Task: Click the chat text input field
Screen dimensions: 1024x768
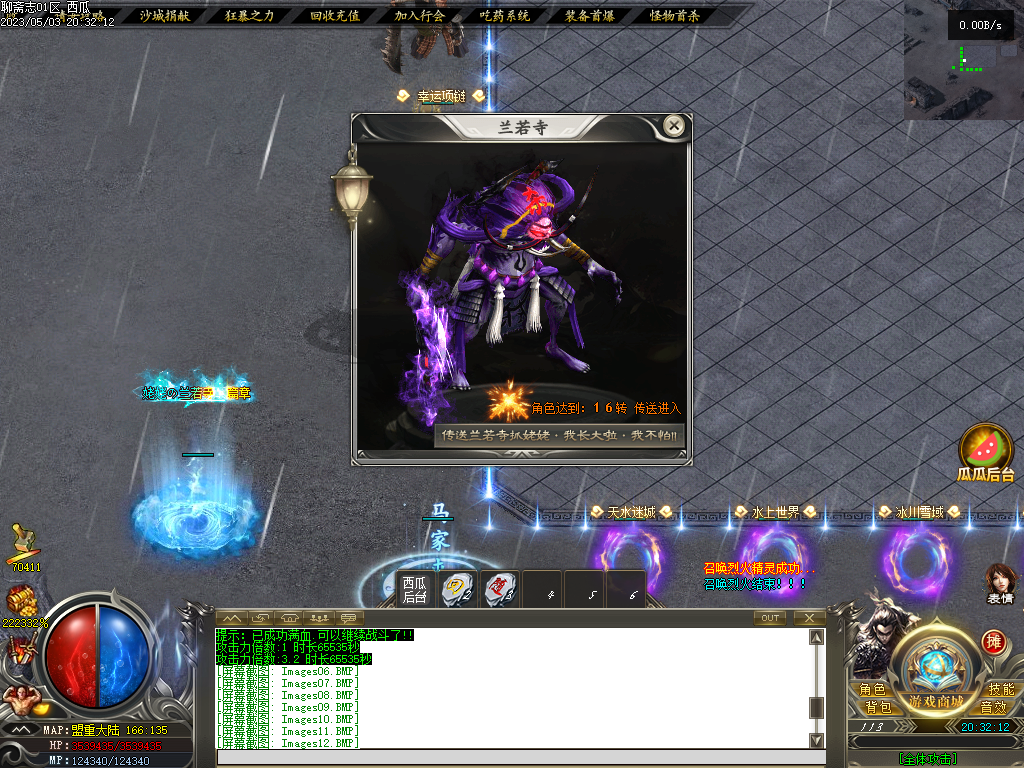Action: [520, 758]
